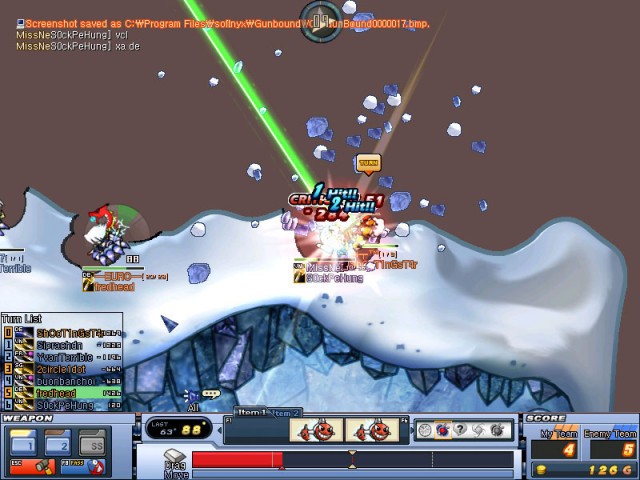The height and width of the screenshot is (480, 640).
Task: Click 2circle1dot in the Turn List
Action: [63, 369]
